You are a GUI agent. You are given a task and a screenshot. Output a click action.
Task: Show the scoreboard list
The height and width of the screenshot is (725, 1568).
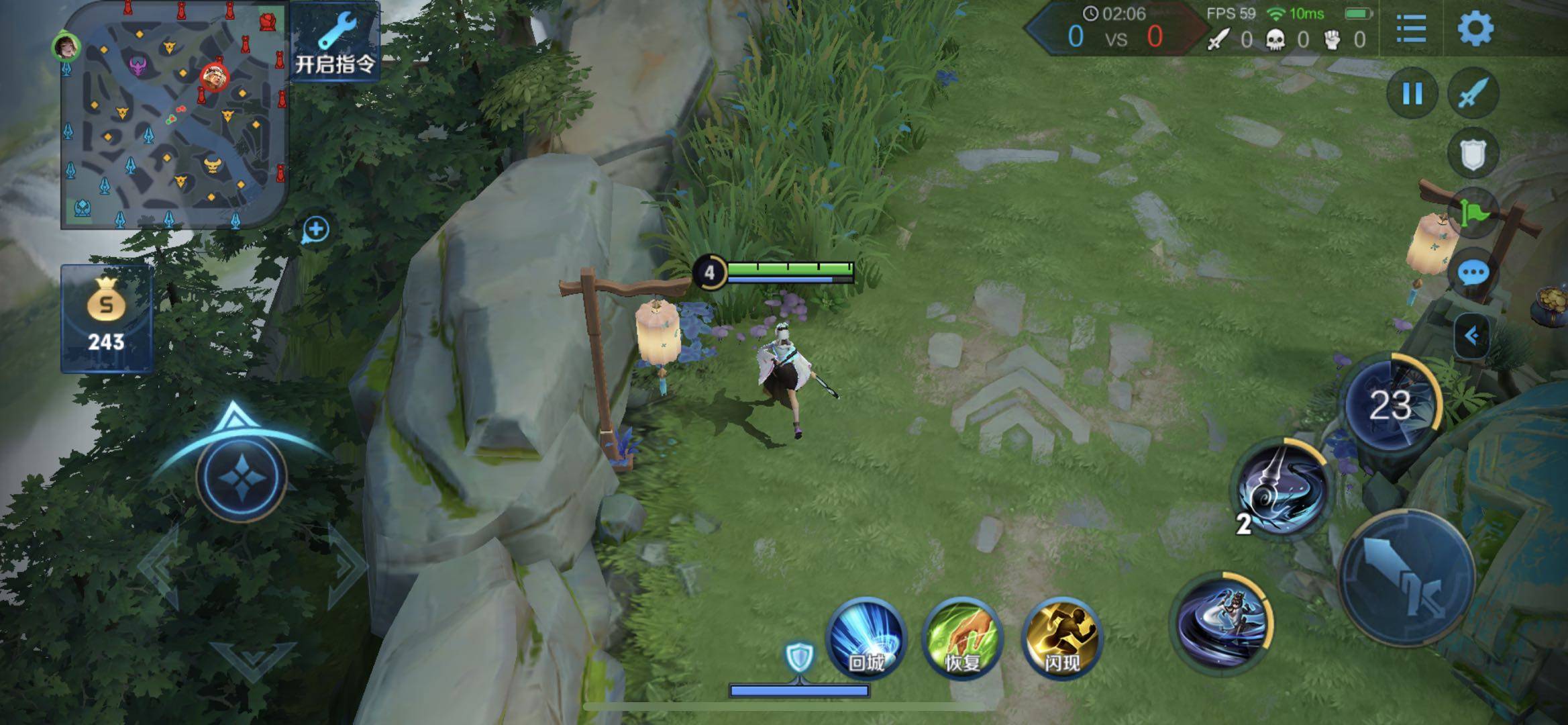tap(1410, 29)
